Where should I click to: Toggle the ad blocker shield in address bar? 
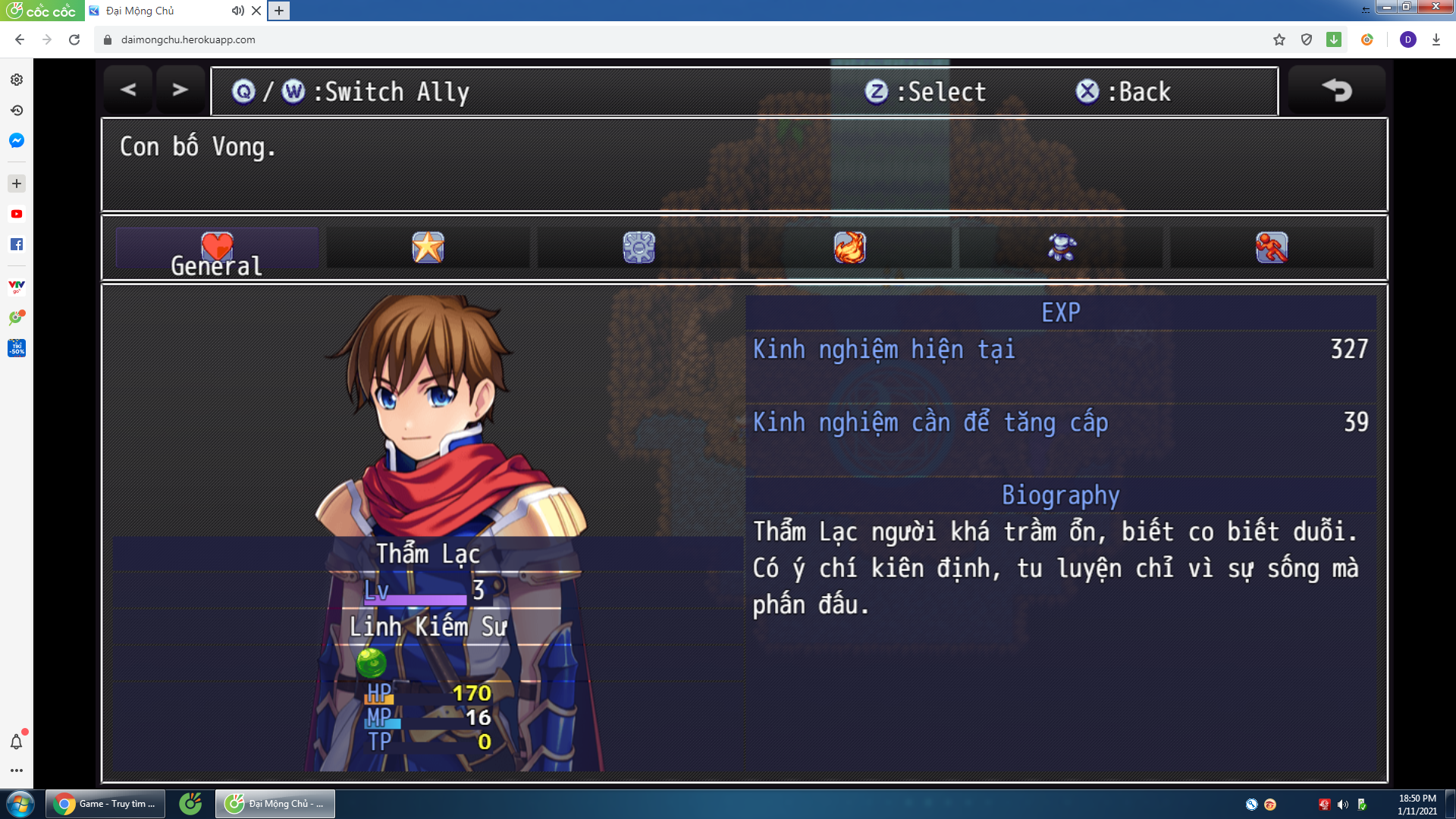[x=1306, y=39]
